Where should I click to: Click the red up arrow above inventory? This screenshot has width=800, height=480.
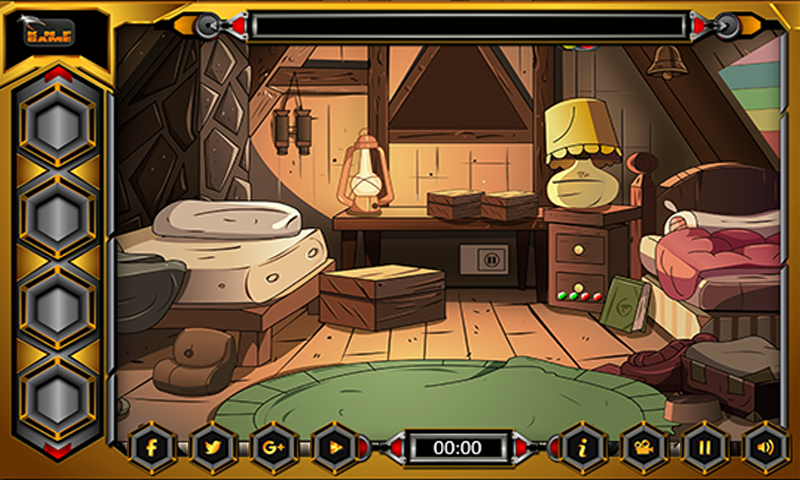[58, 73]
